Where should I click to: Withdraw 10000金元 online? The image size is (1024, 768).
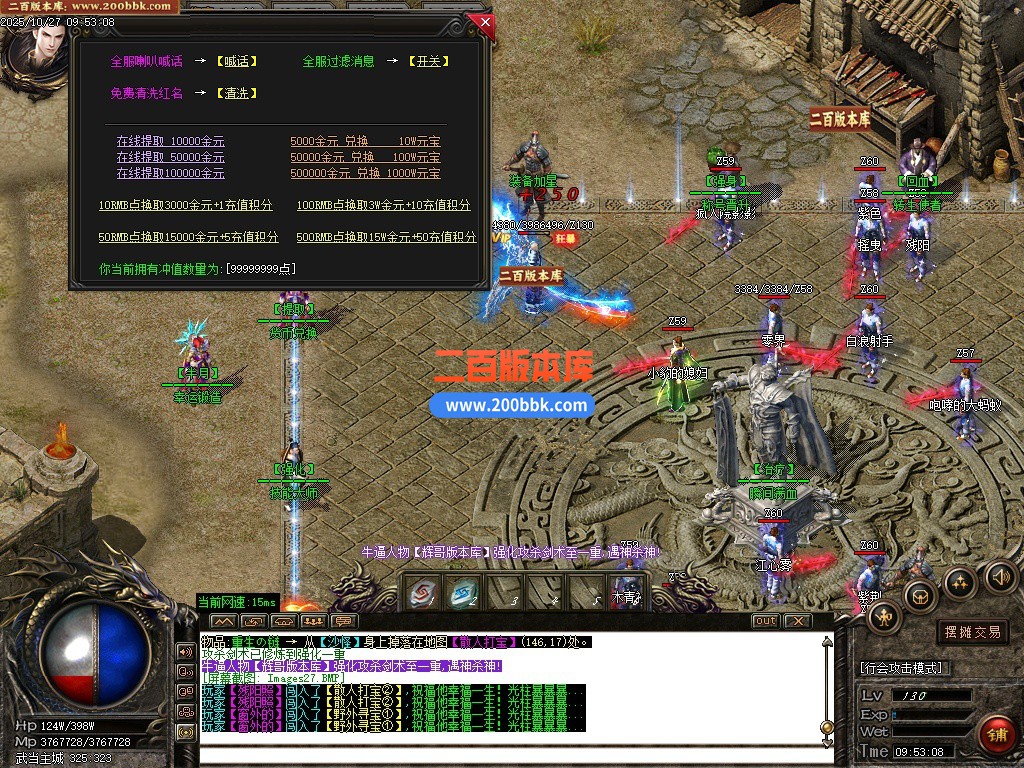tap(170, 142)
